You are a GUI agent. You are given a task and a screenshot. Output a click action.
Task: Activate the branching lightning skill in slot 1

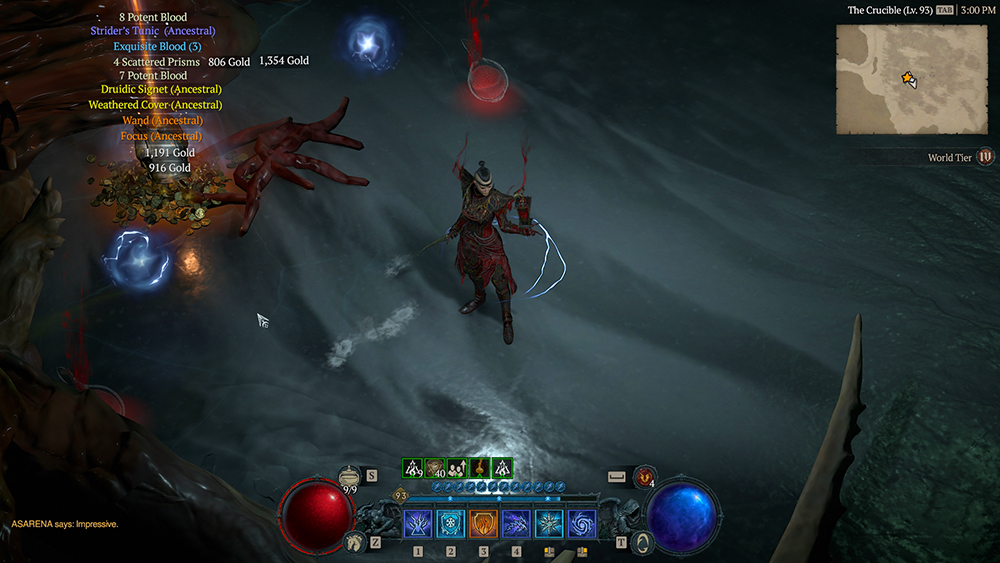418,523
